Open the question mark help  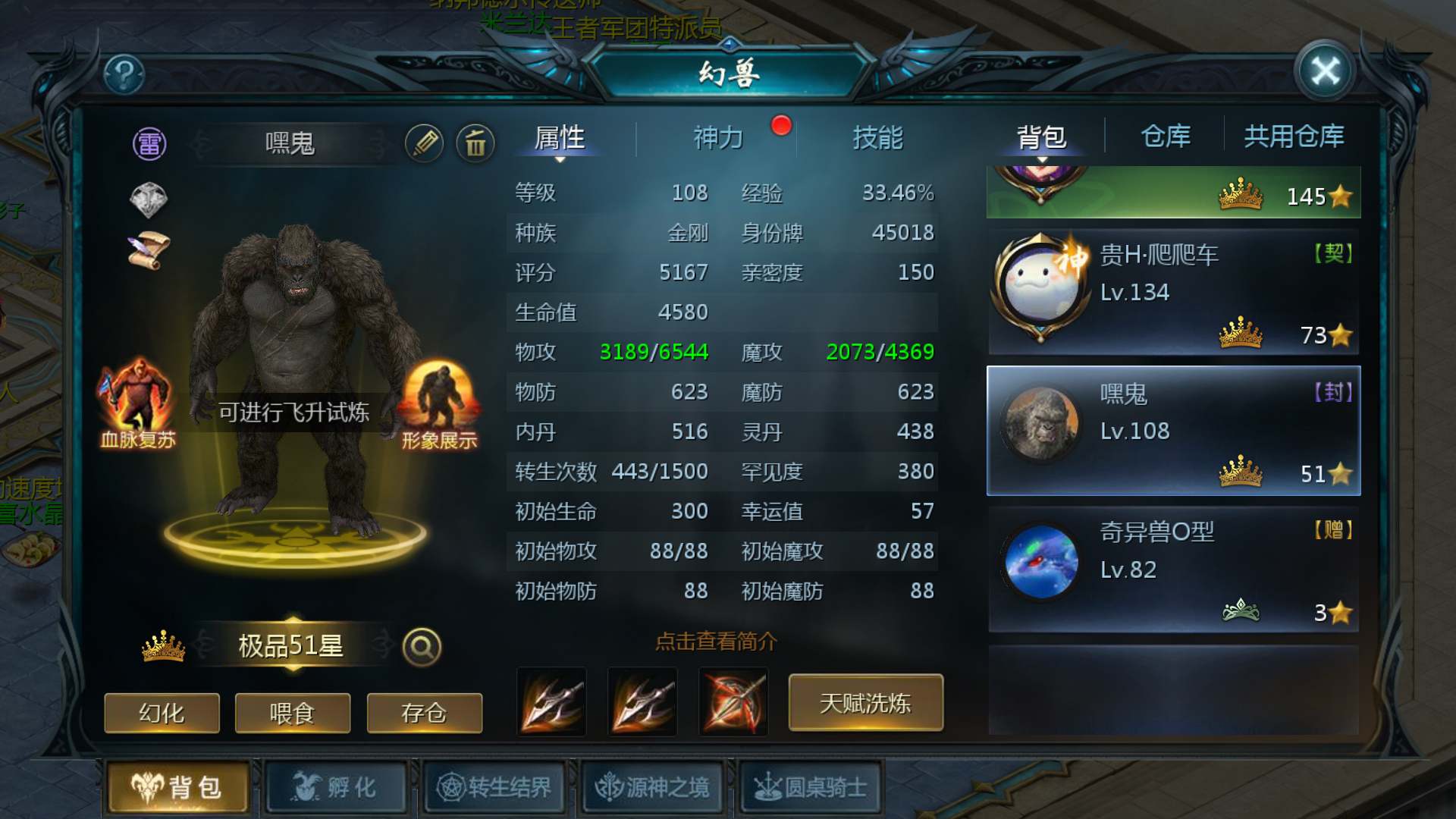tap(124, 74)
